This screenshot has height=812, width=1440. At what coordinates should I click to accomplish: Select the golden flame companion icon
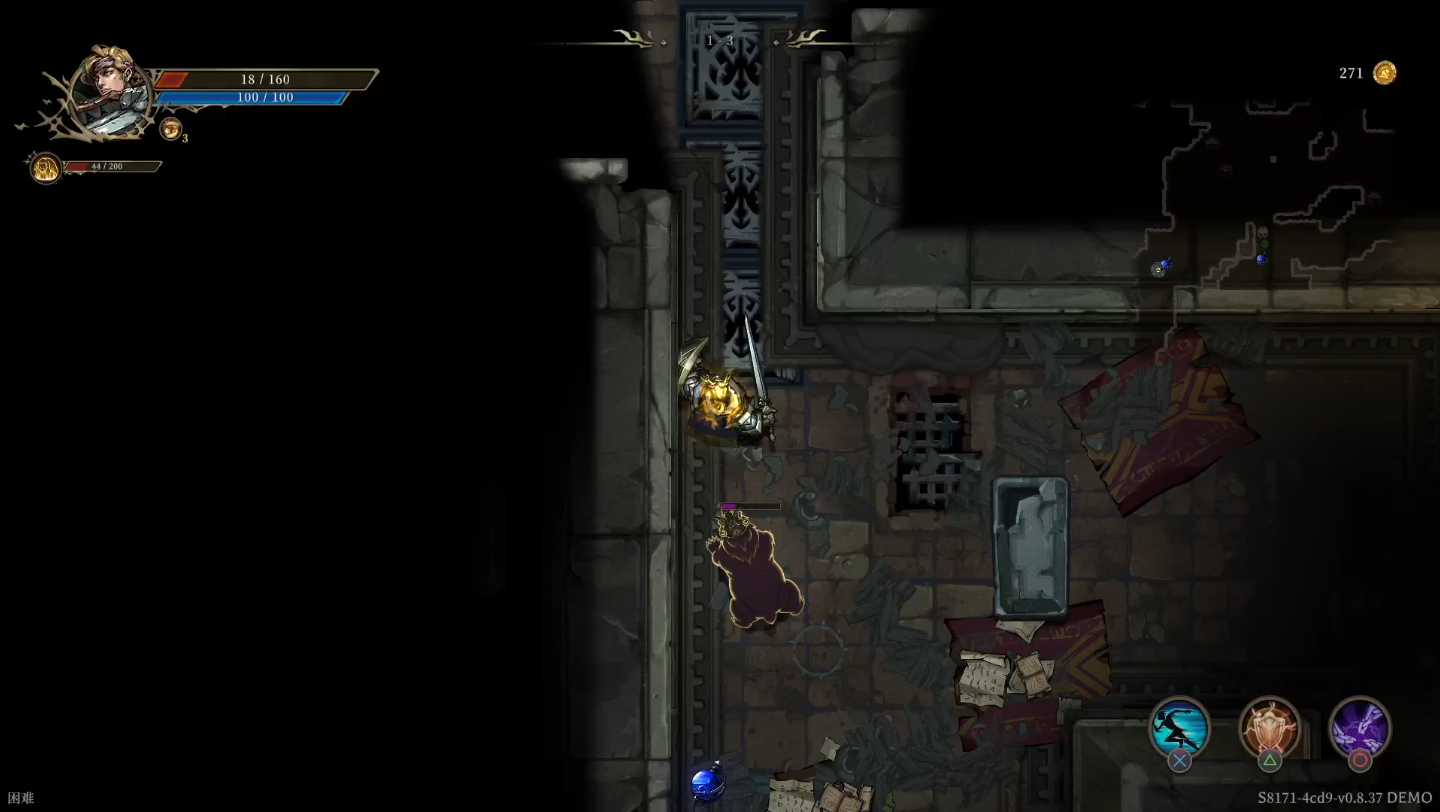pos(46,167)
